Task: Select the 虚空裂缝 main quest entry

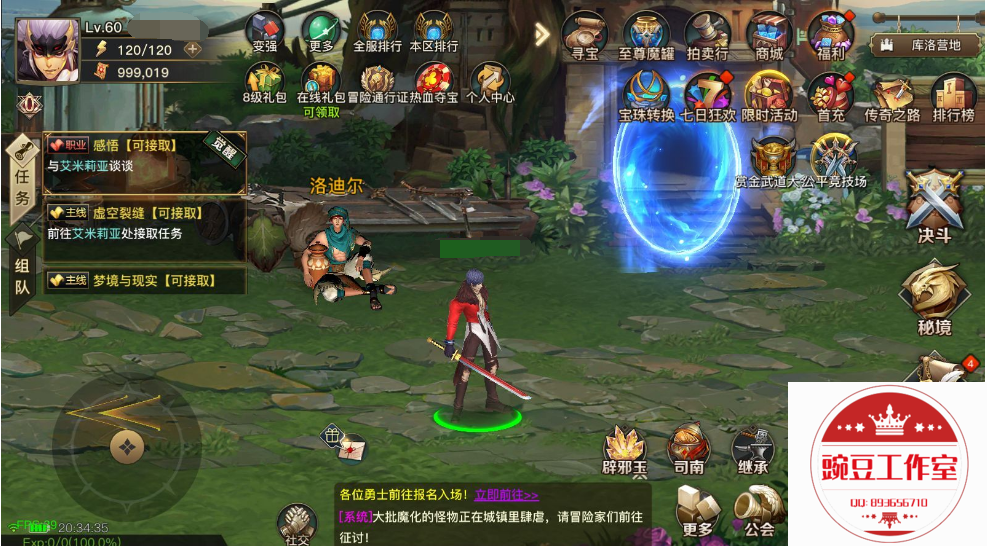Action: click(145, 223)
